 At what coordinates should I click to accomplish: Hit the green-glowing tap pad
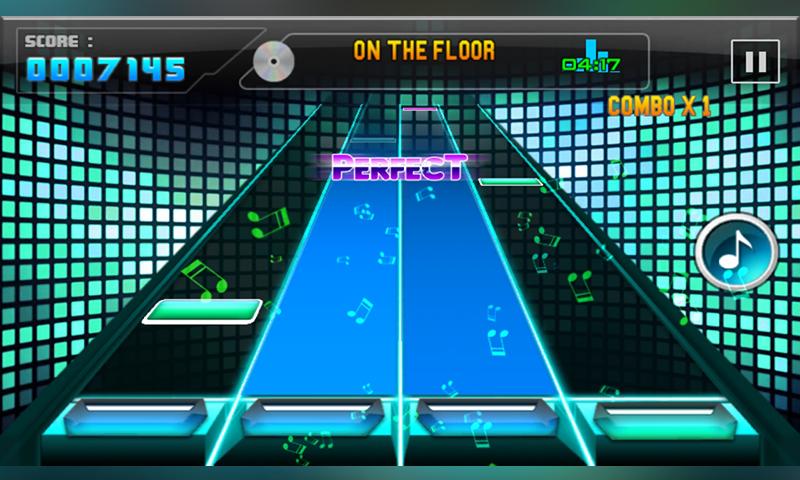coord(659,418)
